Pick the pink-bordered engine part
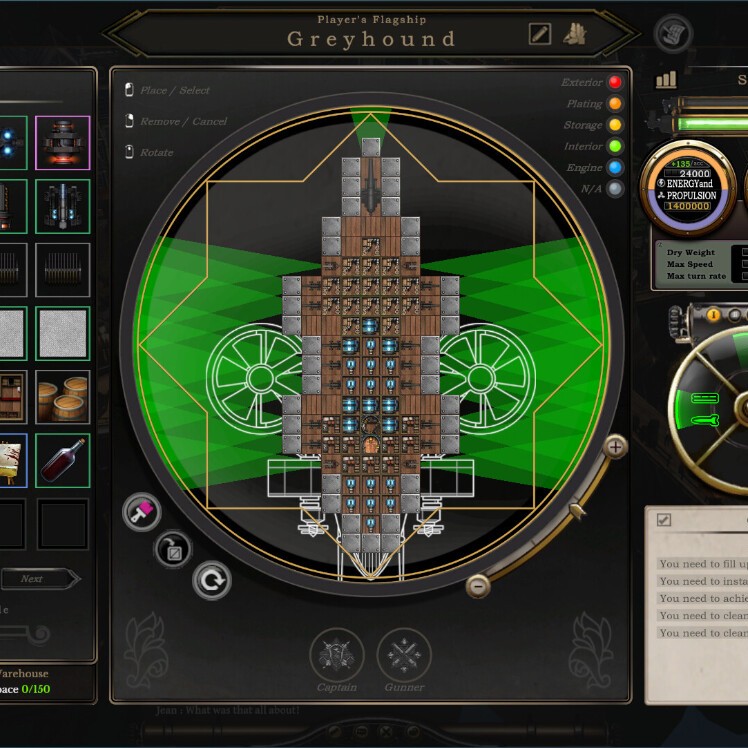The image size is (748, 748). tap(63, 142)
